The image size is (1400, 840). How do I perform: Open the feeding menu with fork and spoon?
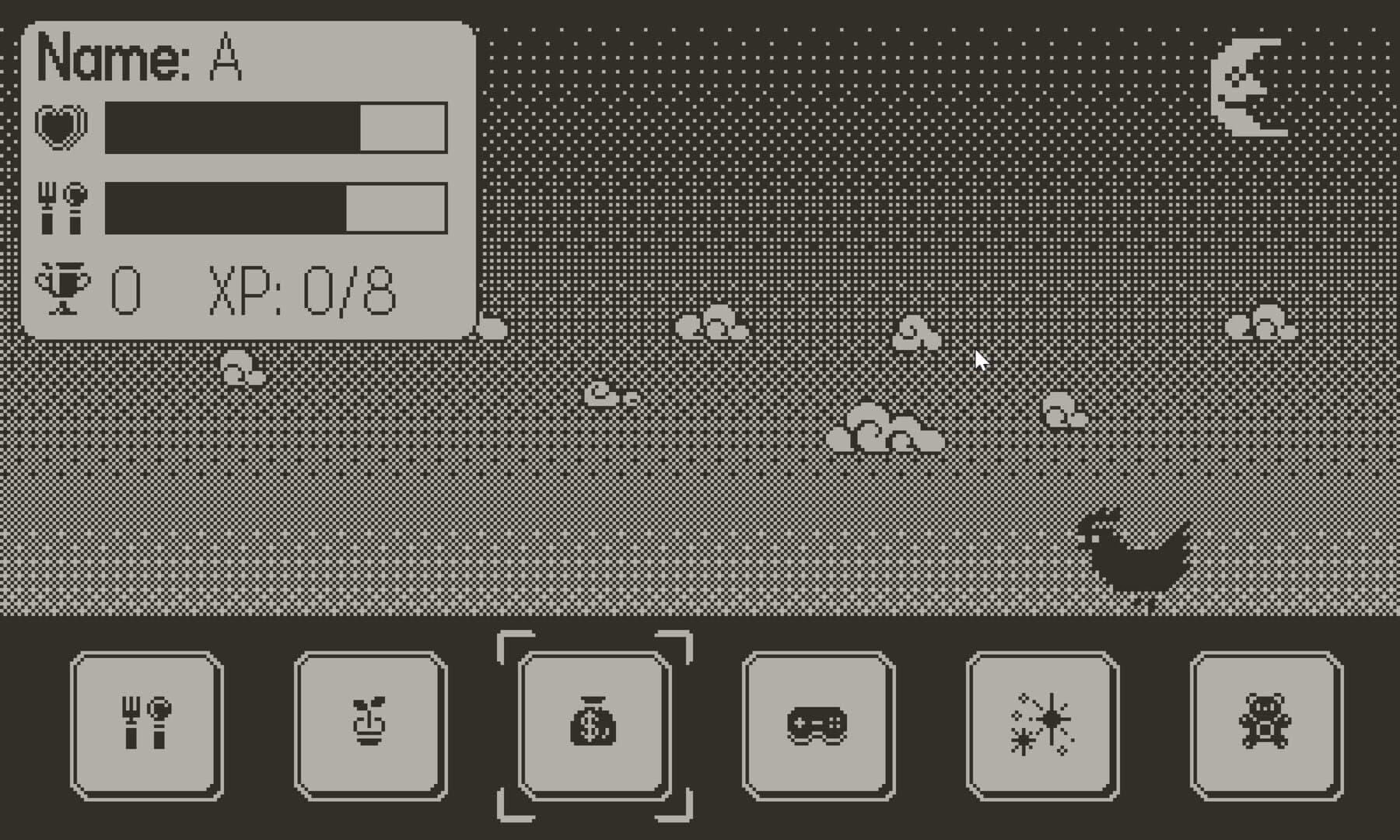click(146, 725)
